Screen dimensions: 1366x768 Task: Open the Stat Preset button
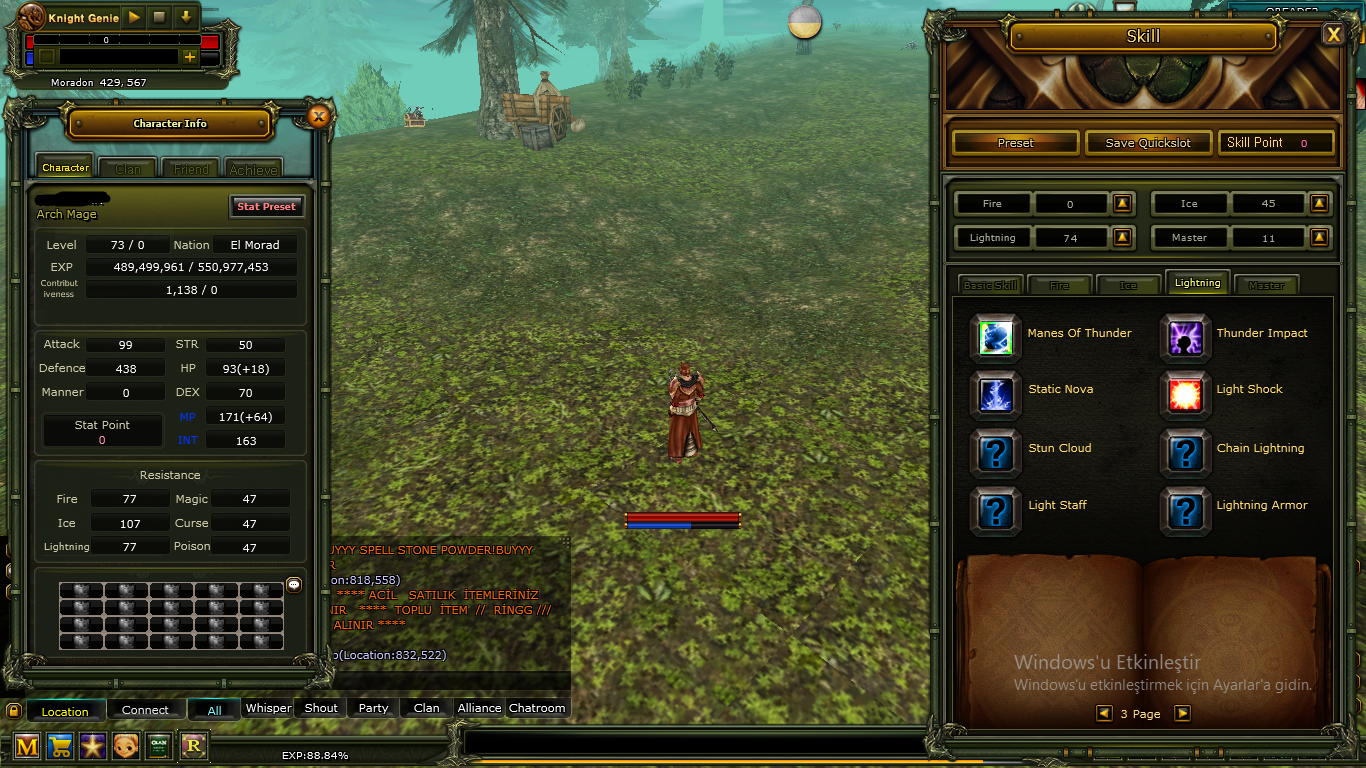point(267,206)
